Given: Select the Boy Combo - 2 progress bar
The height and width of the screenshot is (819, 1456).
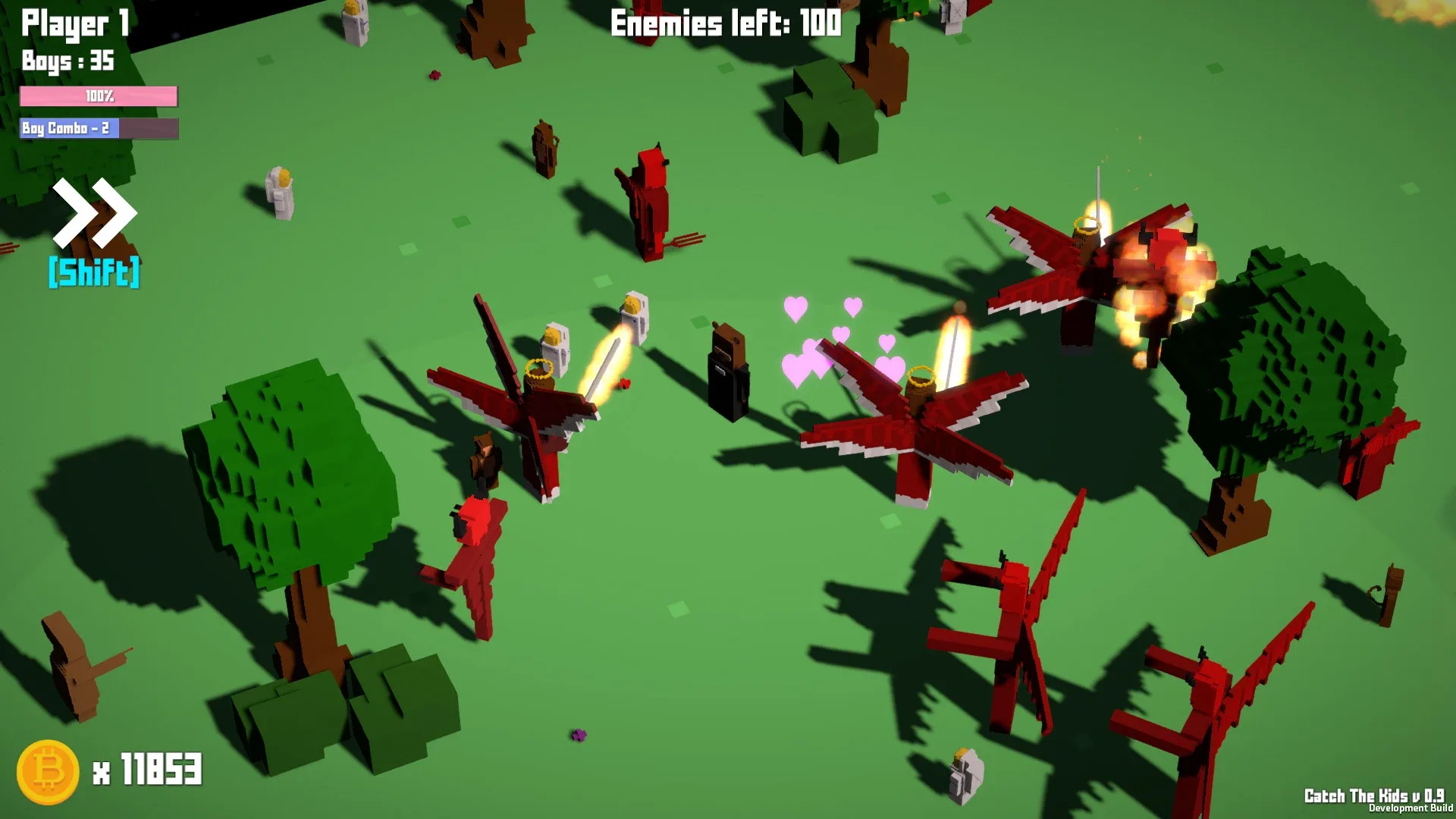Looking at the screenshot, I should point(99,129).
